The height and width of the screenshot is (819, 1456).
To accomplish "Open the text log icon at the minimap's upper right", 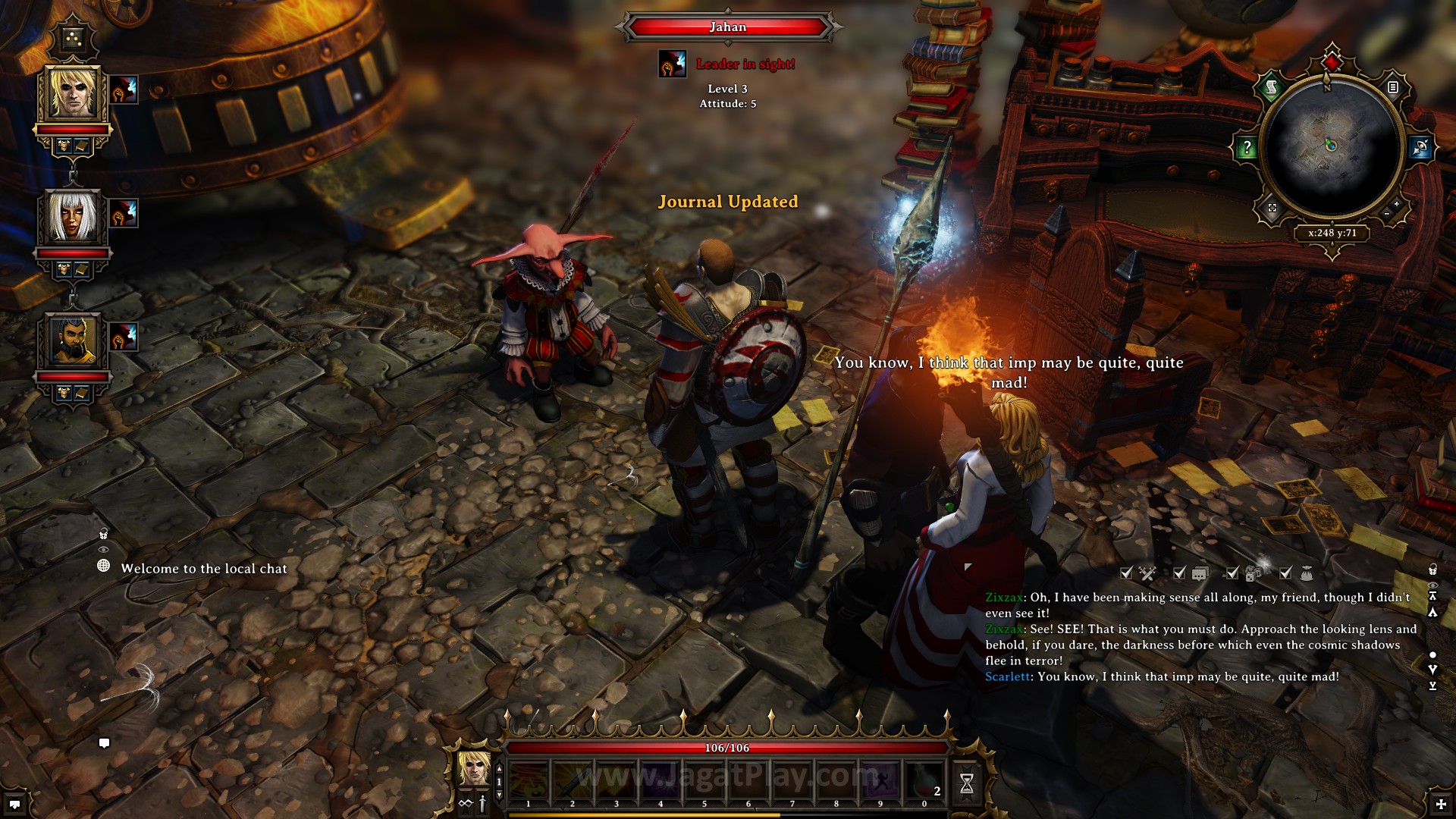I will [1394, 87].
